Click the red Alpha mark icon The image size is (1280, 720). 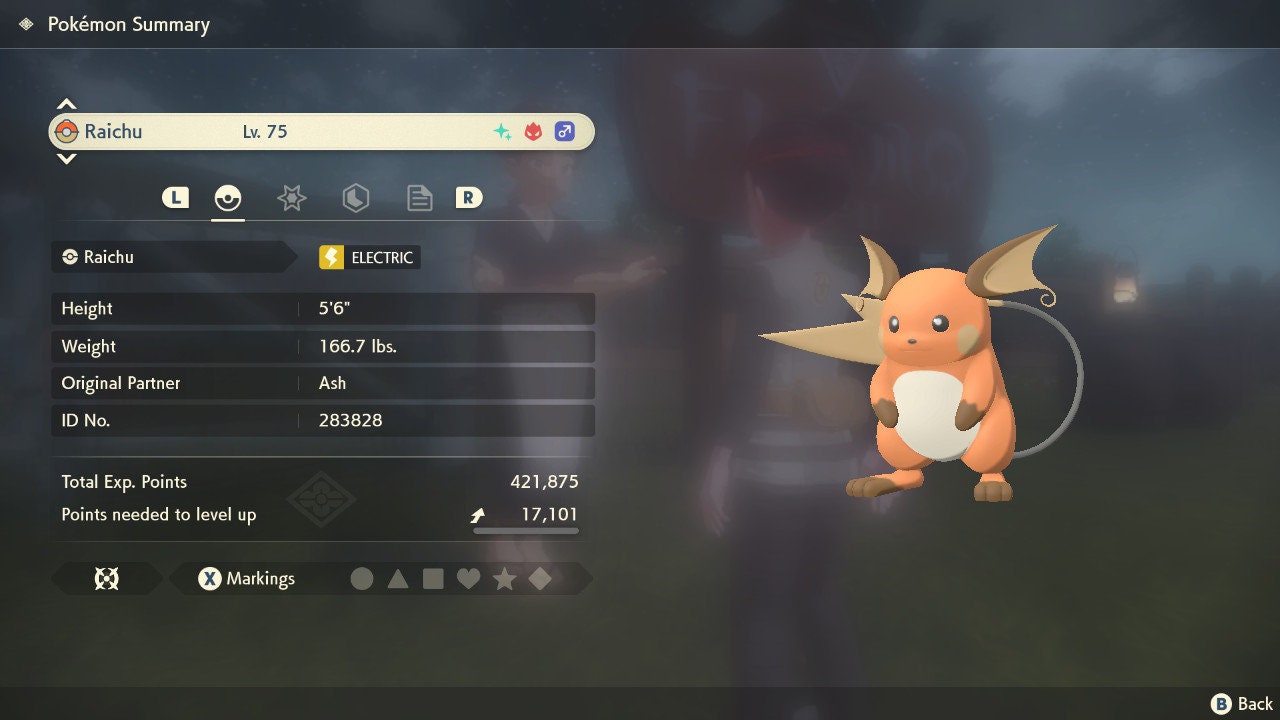(x=531, y=130)
